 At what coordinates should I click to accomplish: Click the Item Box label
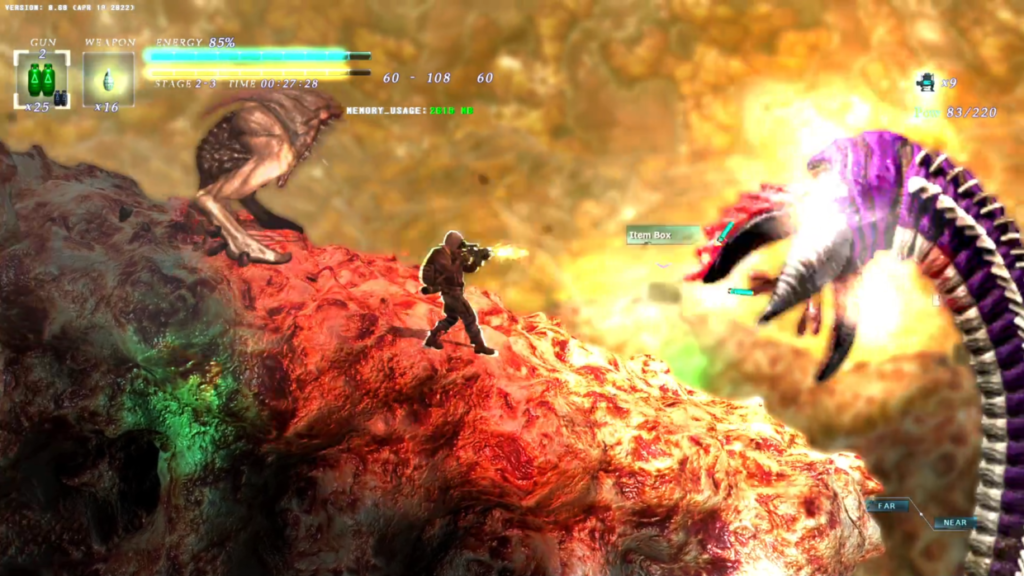tap(651, 235)
